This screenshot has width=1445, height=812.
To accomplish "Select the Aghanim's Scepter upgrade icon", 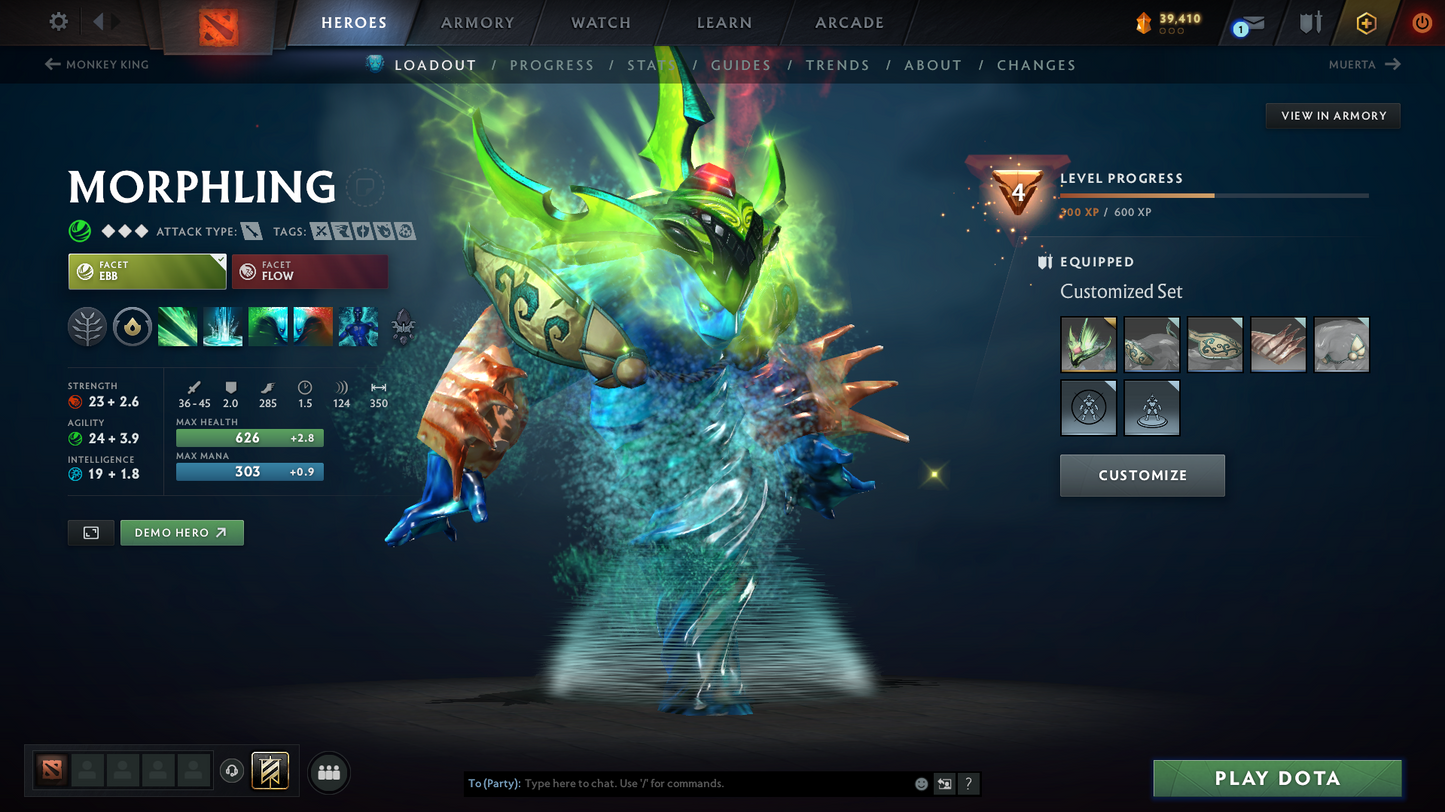I will pyautogui.click(x=403, y=326).
